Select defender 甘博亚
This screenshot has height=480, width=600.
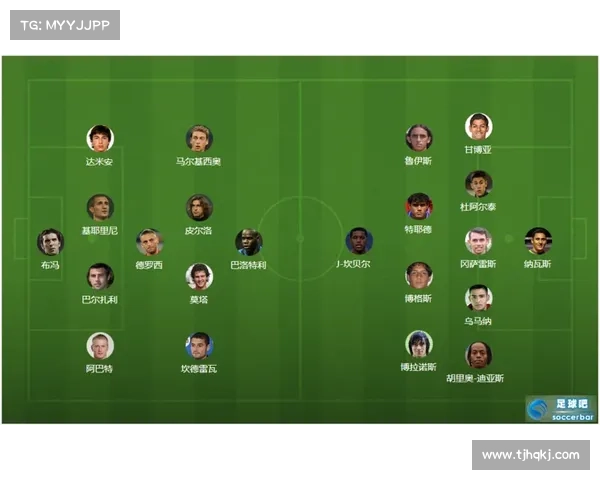(478, 127)
